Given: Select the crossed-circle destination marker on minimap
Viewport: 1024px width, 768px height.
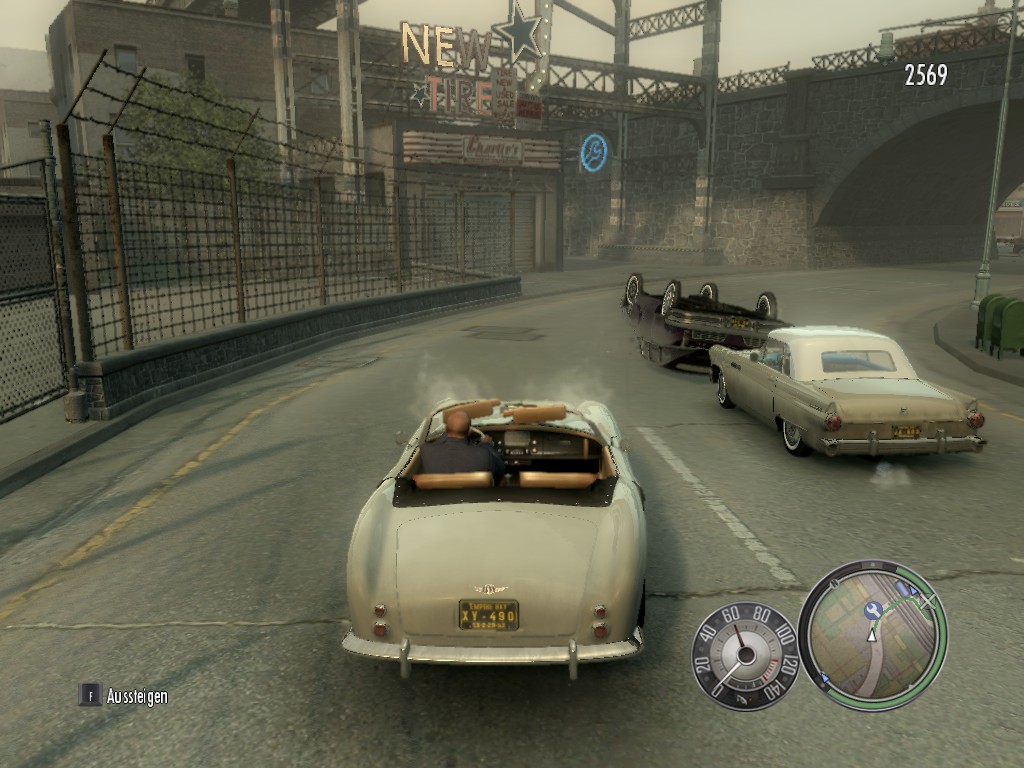Looking at the screenshot, I should pos(927,601).
